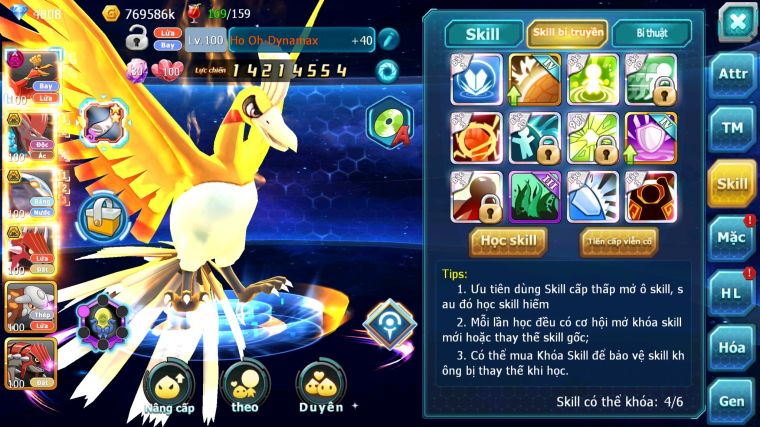The height and width of the screenshot is (427, 760).
Task: Click the refresh icon beside the power value
Action: tap(386, 70)
